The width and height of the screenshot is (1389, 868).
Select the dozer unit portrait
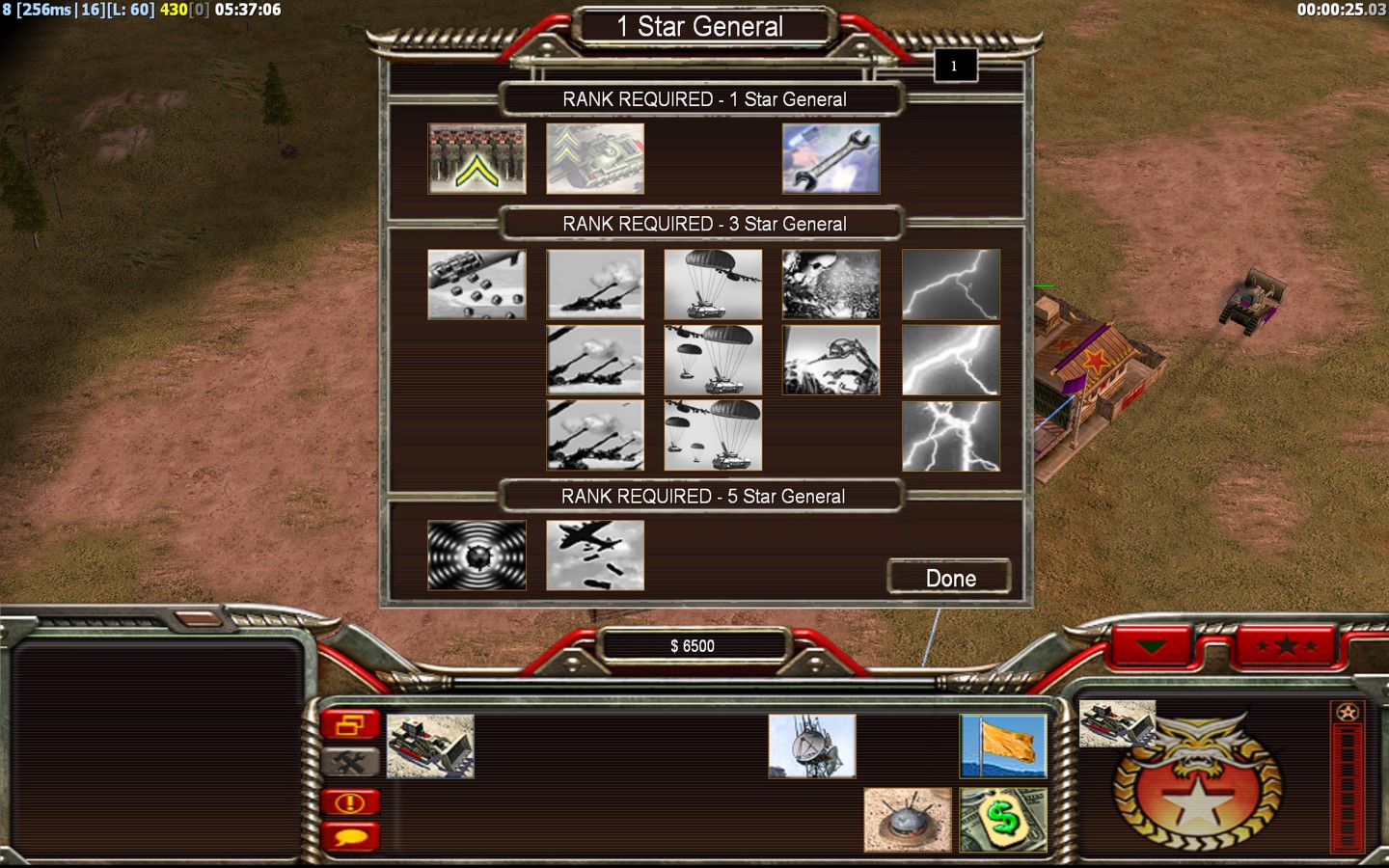point(1116,723)
